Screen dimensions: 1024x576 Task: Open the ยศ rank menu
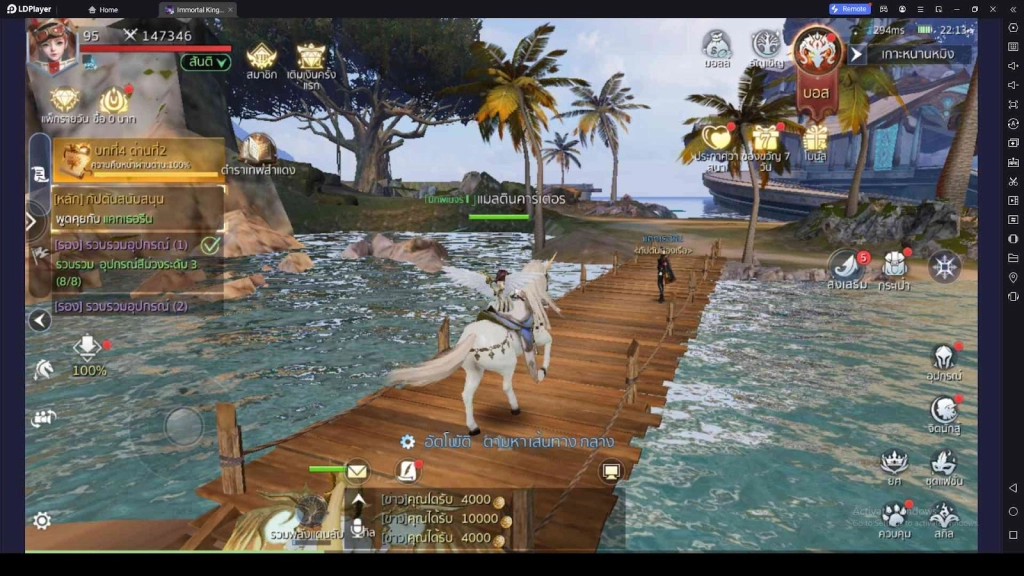893,465
